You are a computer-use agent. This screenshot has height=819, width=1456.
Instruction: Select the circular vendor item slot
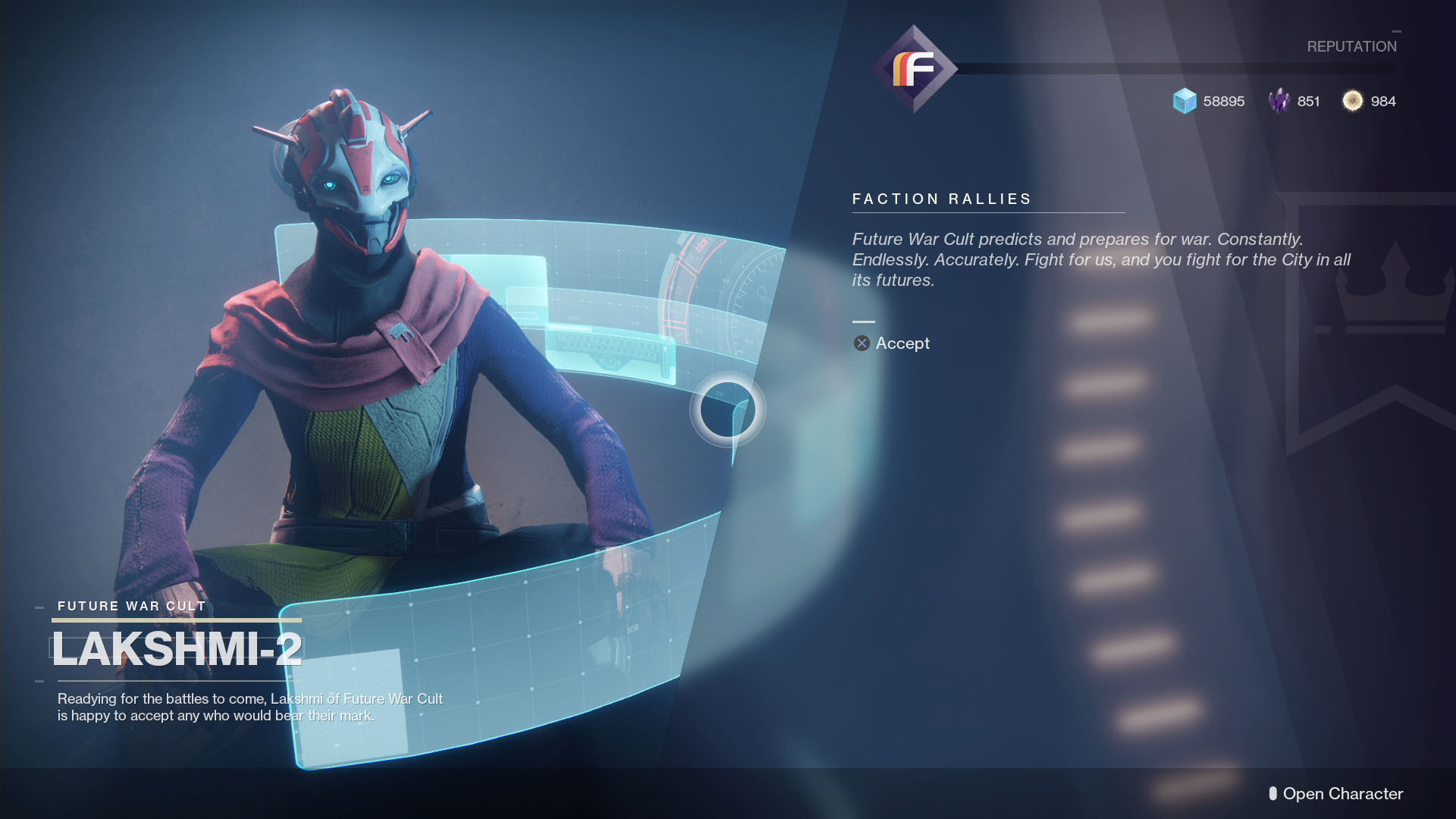[727, 409]
